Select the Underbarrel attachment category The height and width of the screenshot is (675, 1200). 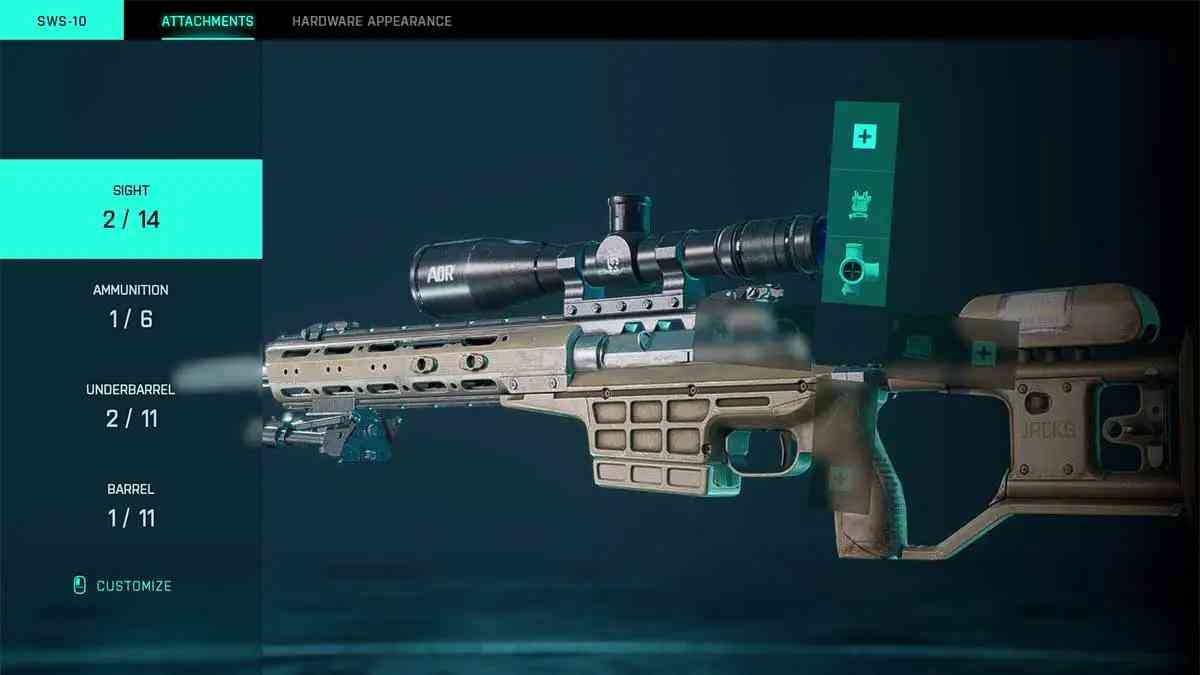131,407
